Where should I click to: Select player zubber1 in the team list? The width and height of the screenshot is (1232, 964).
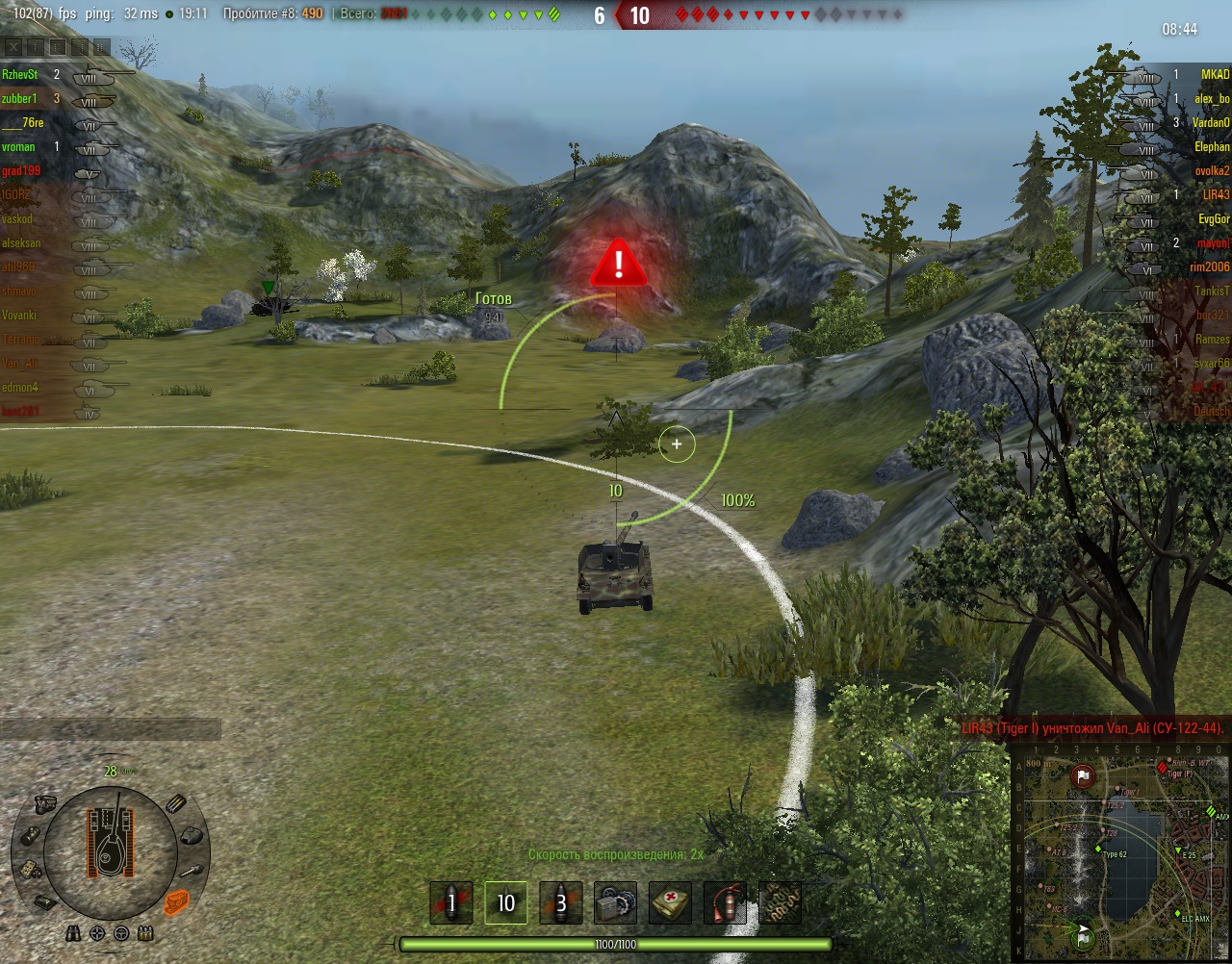tap(20, 98)
